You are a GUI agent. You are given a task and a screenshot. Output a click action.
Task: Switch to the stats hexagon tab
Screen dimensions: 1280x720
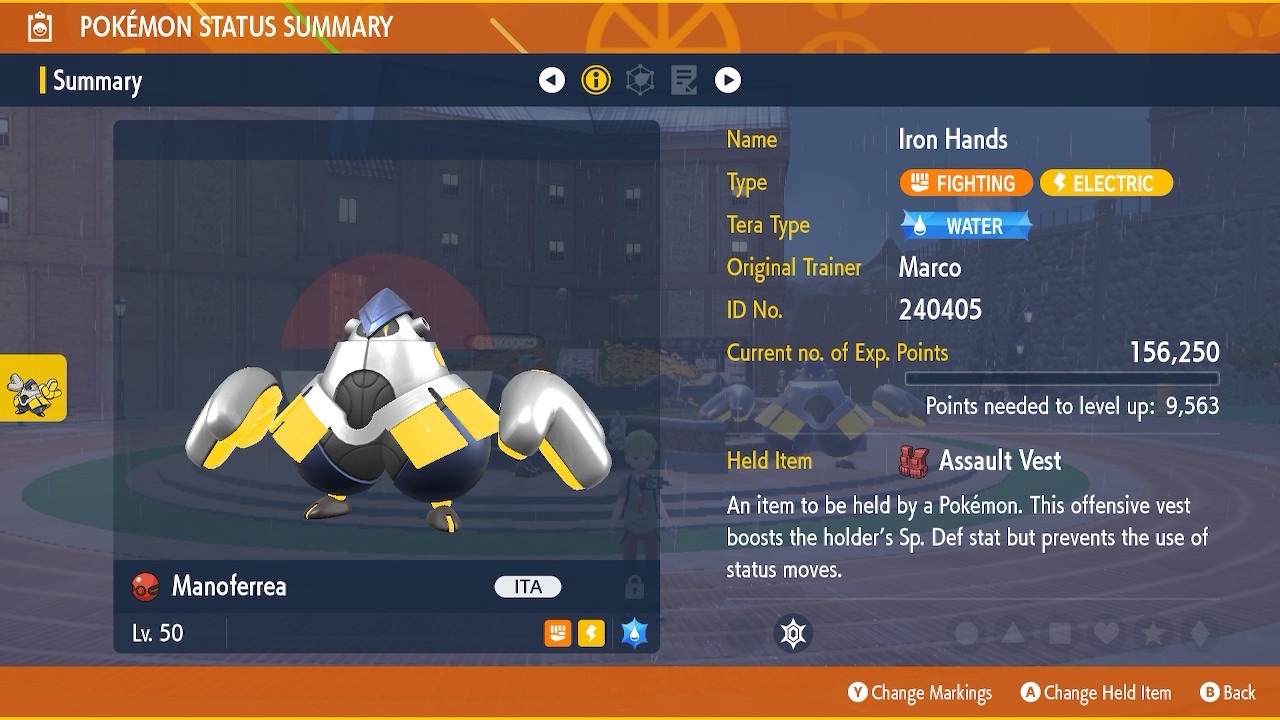tap(640, 80)
